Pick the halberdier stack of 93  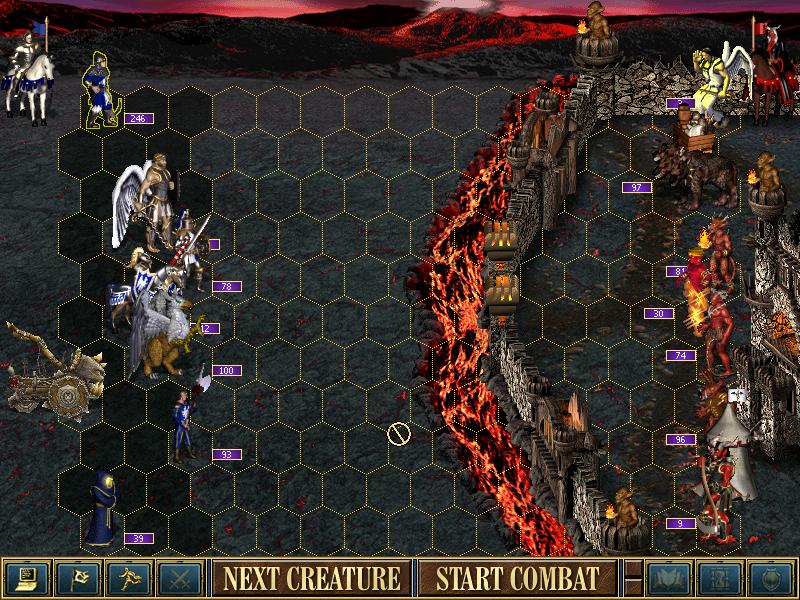coord(185,425)
